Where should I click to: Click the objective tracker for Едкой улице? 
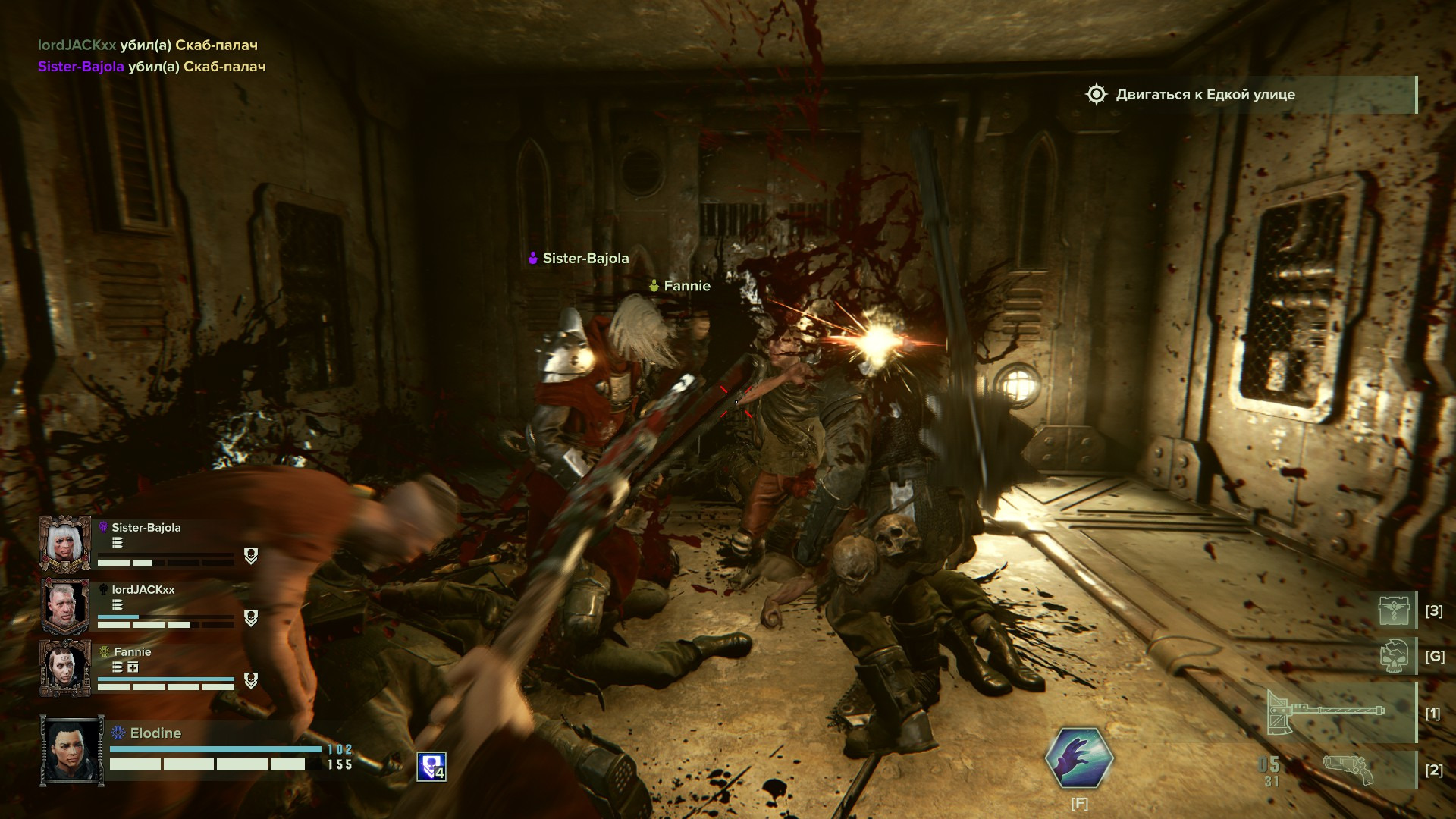click(x=1205, y=95)
